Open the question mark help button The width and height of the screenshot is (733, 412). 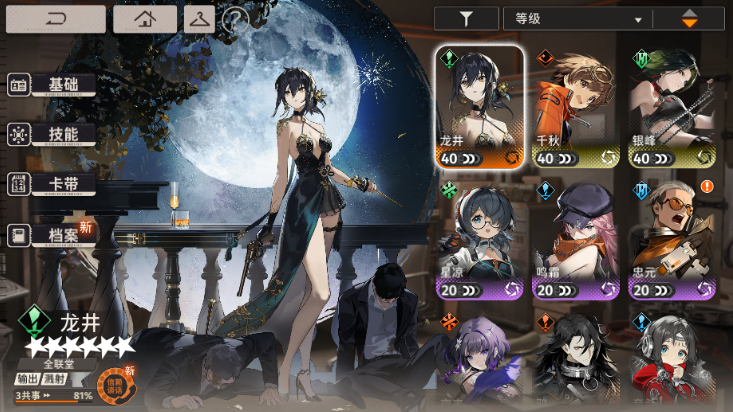(234, 19)
